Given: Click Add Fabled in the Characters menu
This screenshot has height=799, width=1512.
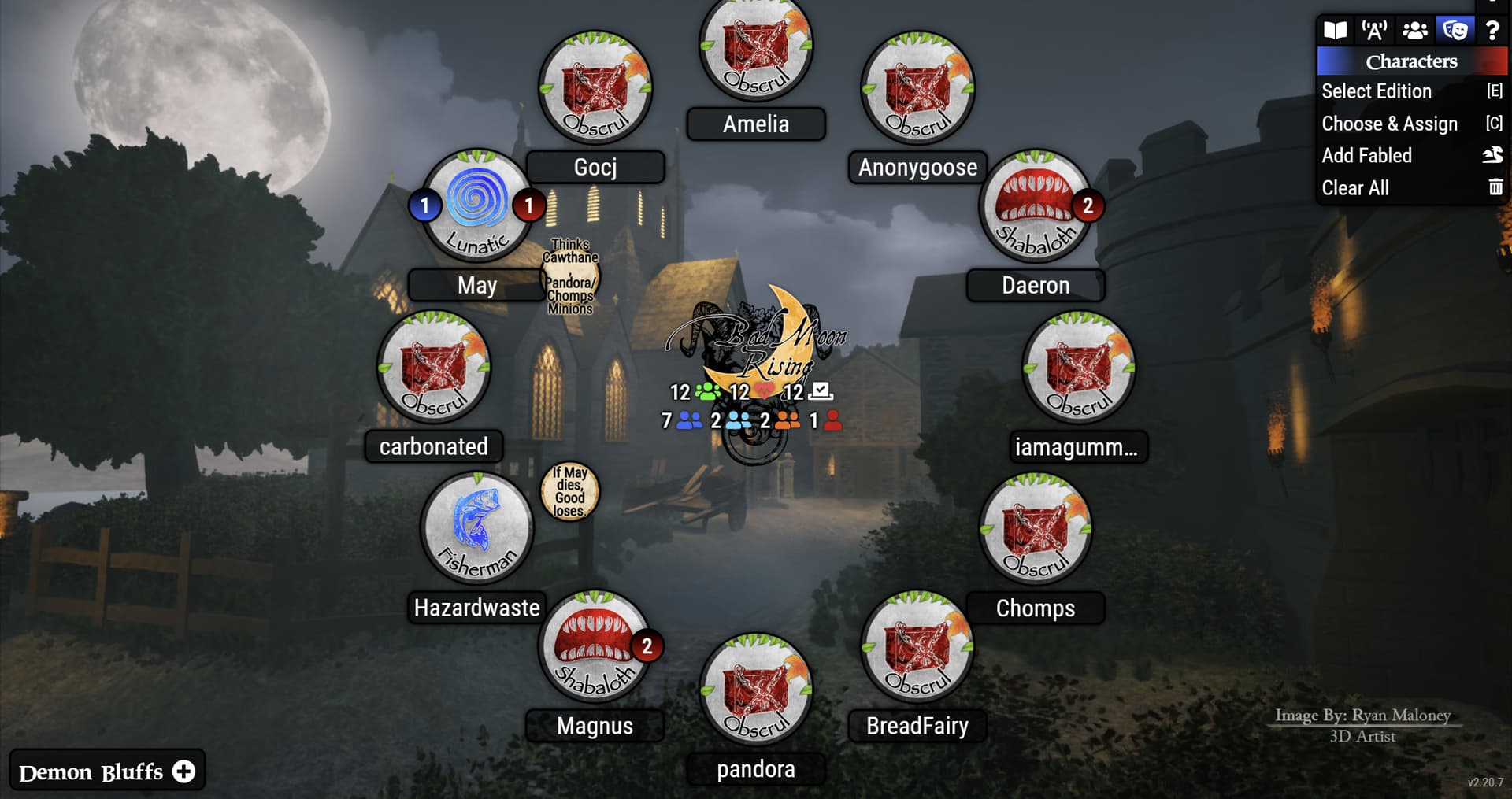Looking at the screenshot, I should click(1366, 156).
